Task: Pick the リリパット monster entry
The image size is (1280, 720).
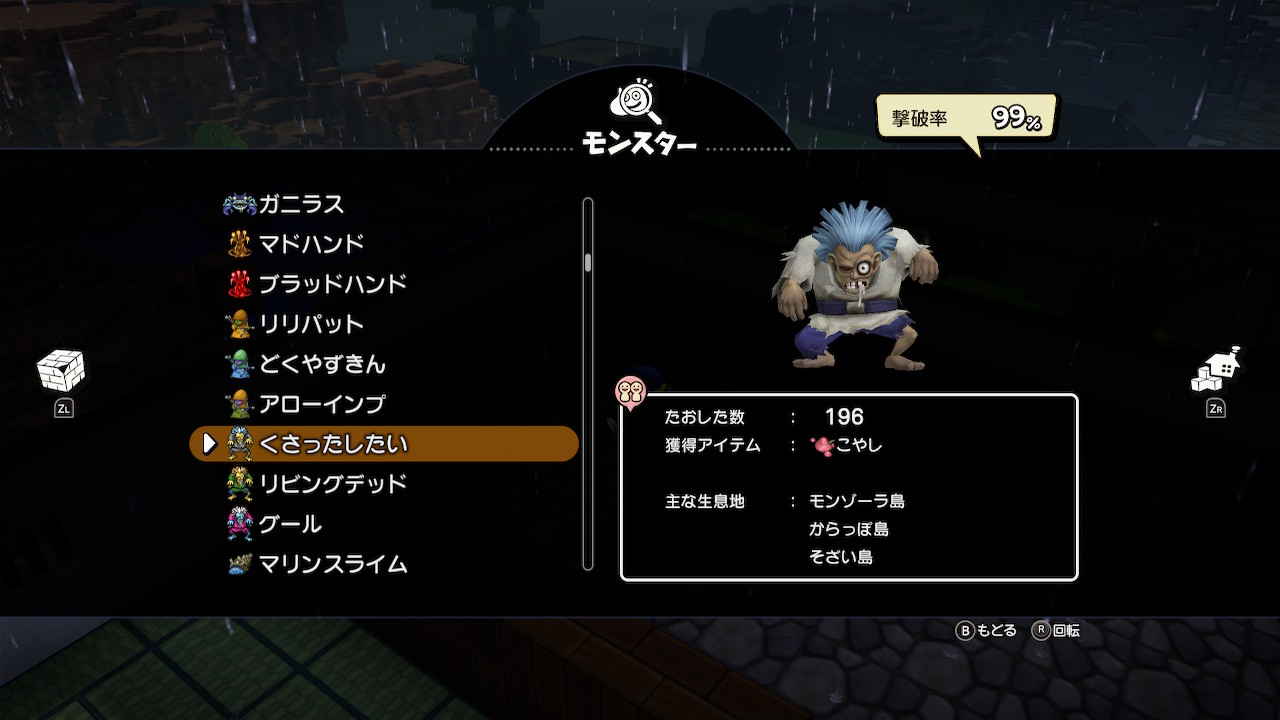Action: [311, 324]
